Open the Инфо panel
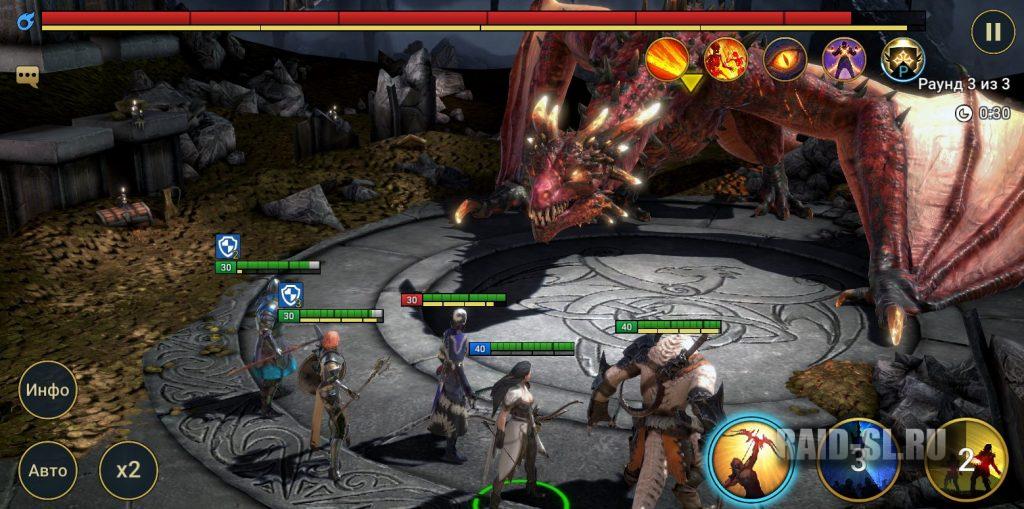 (47, 389)
